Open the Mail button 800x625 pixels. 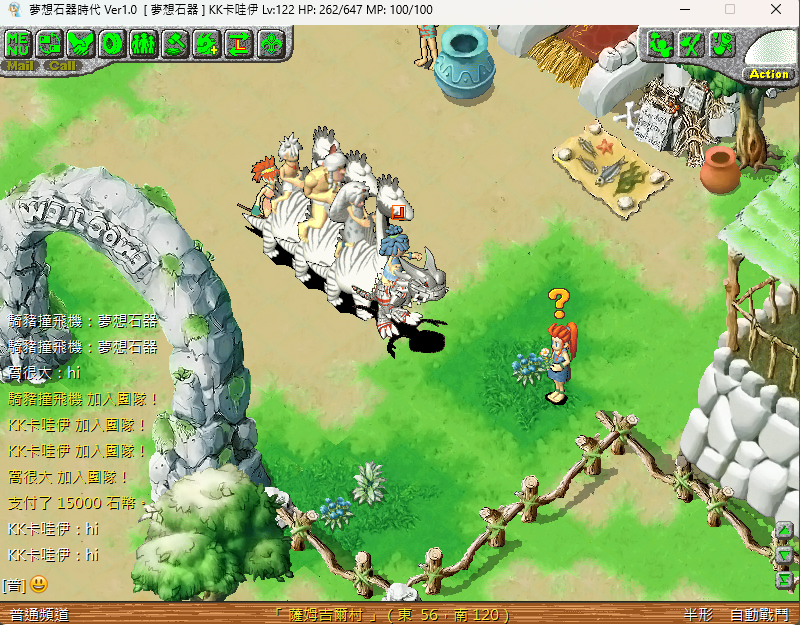click(20, 66)
